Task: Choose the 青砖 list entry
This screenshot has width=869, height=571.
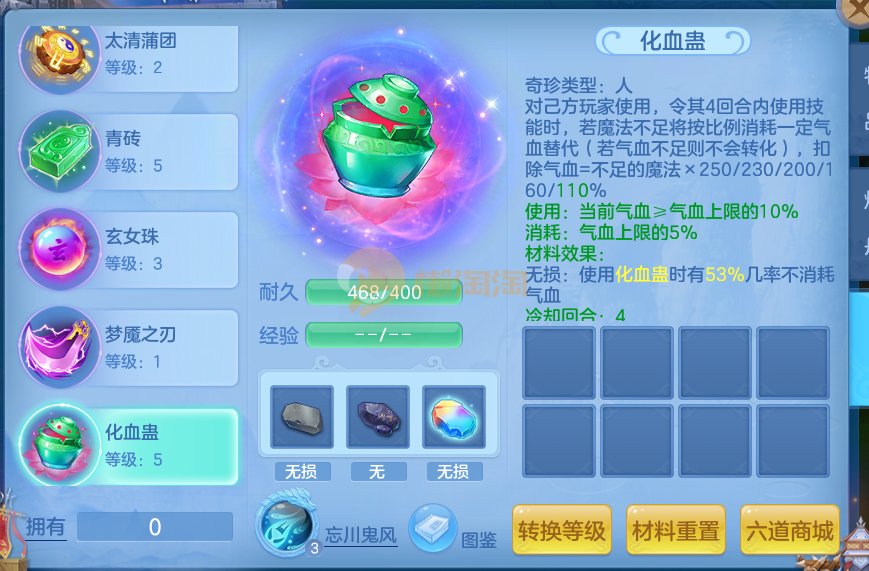Action: coord(130,152)
